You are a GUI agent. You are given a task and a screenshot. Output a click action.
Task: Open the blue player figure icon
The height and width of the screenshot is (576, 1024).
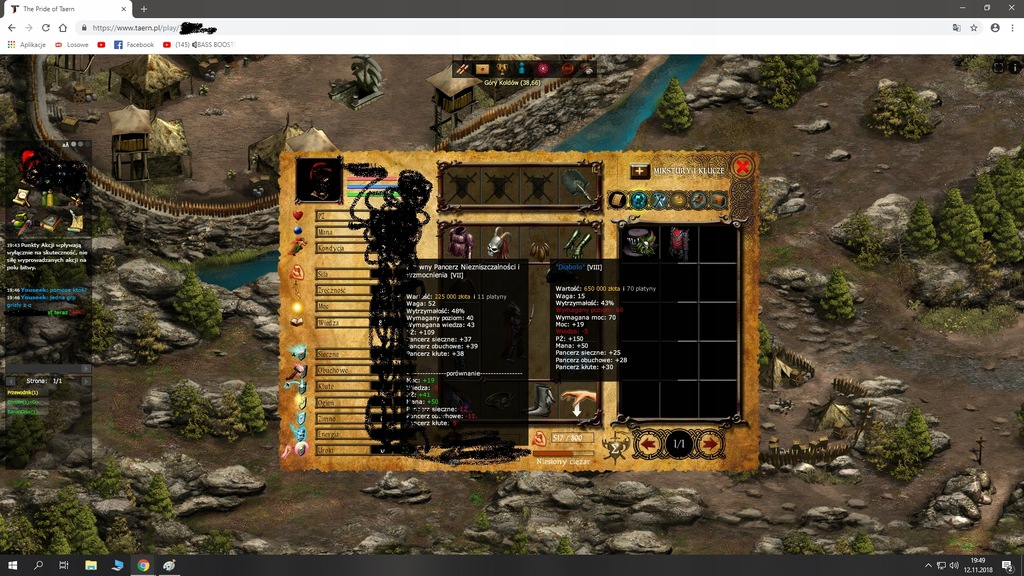522,68
